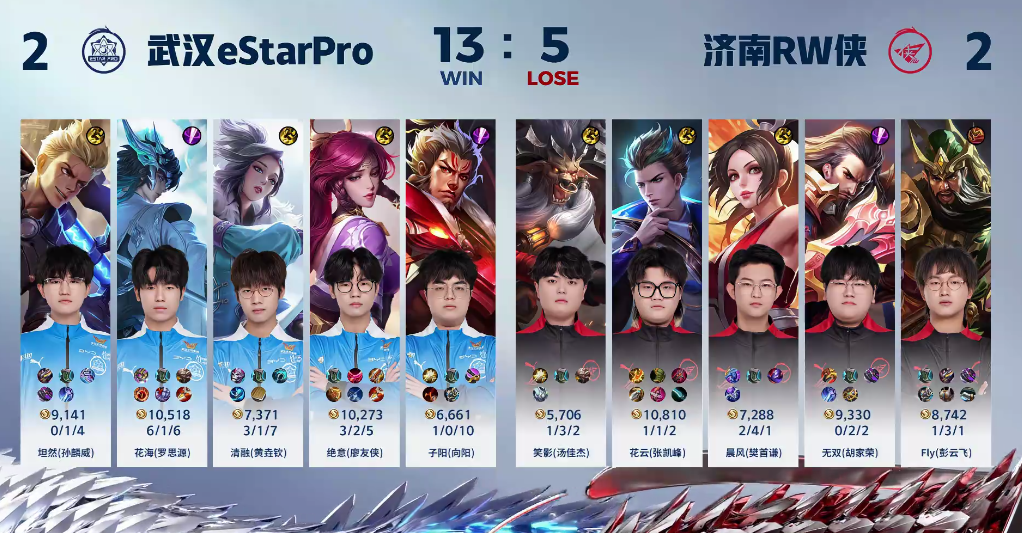This screenshot has width=1022, height=533.
Task: Select 花海 (罗思源) player card
Action: pos(162,290)
